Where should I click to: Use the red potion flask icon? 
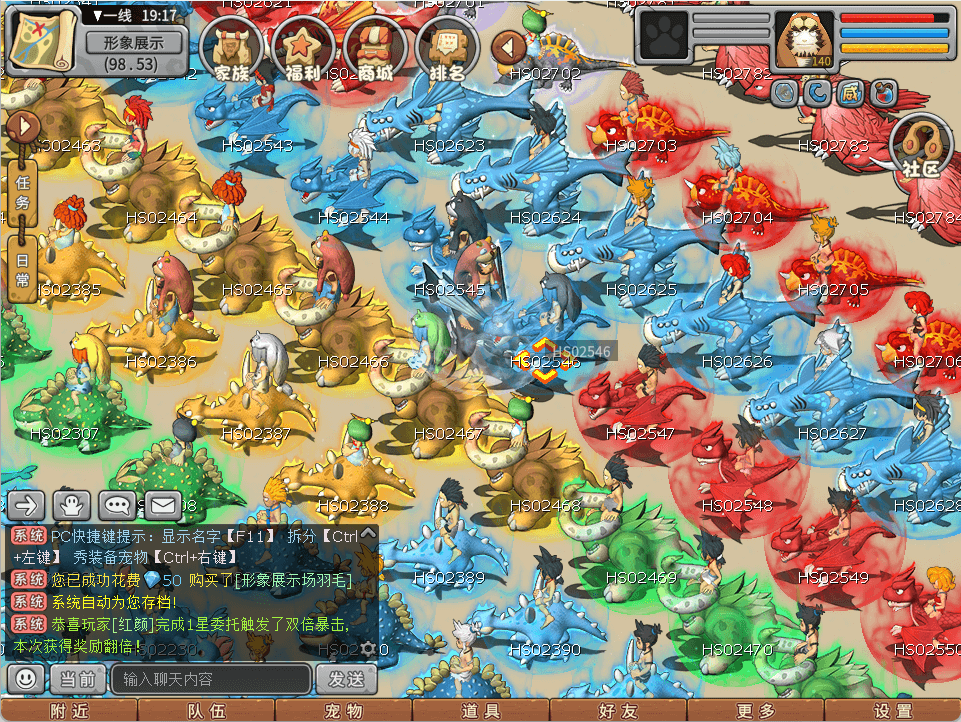[x=883, y=93]
